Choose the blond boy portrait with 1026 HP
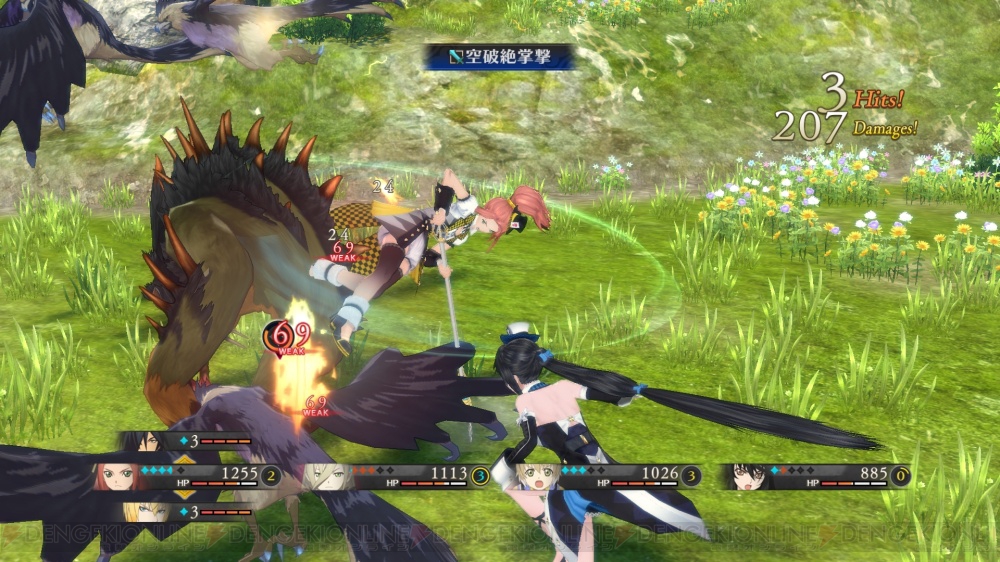The image size is (1000, 562). click(538, 477)
